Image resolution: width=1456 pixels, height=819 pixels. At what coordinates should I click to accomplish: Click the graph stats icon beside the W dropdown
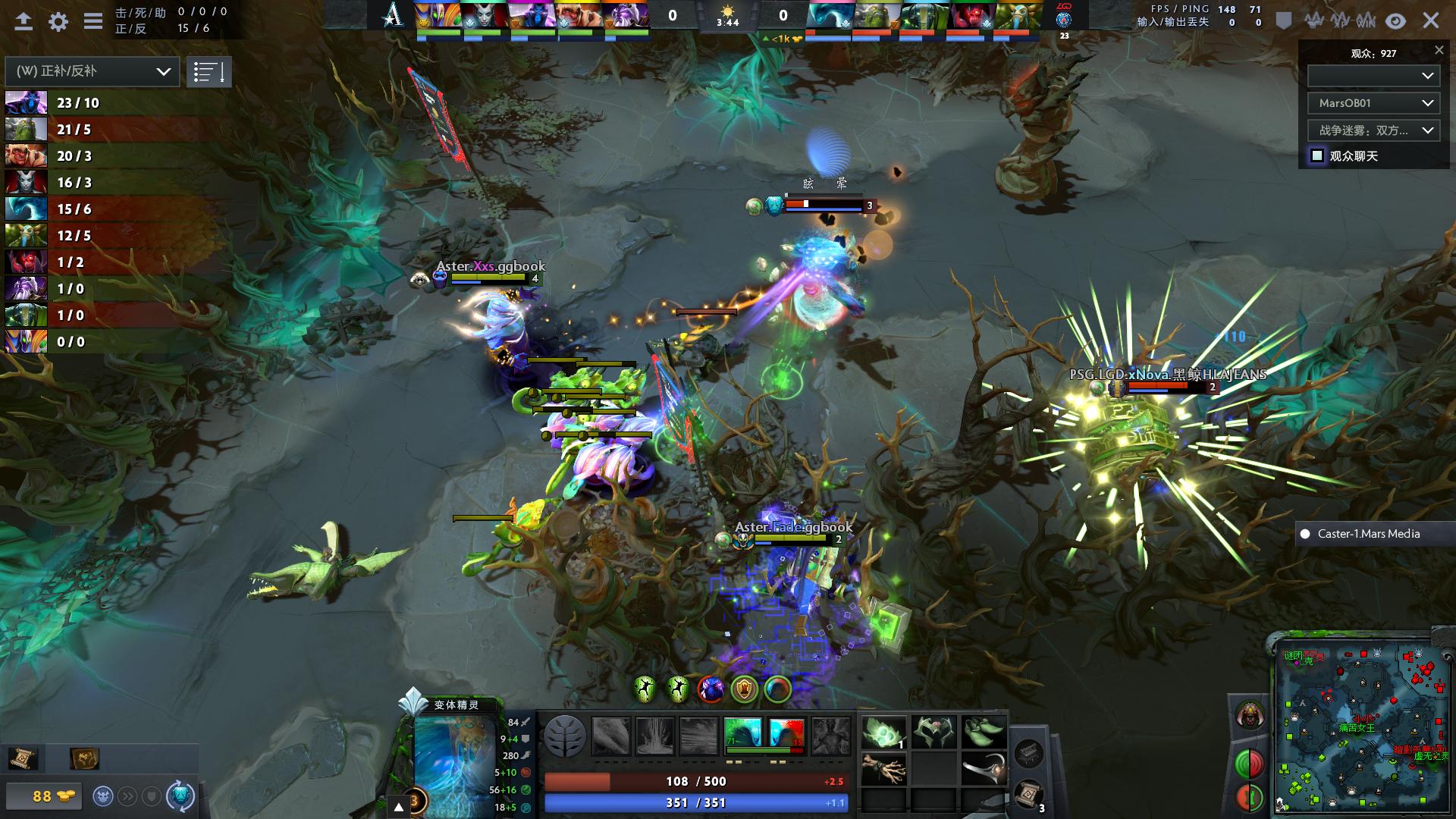click(x=209, y=71)
